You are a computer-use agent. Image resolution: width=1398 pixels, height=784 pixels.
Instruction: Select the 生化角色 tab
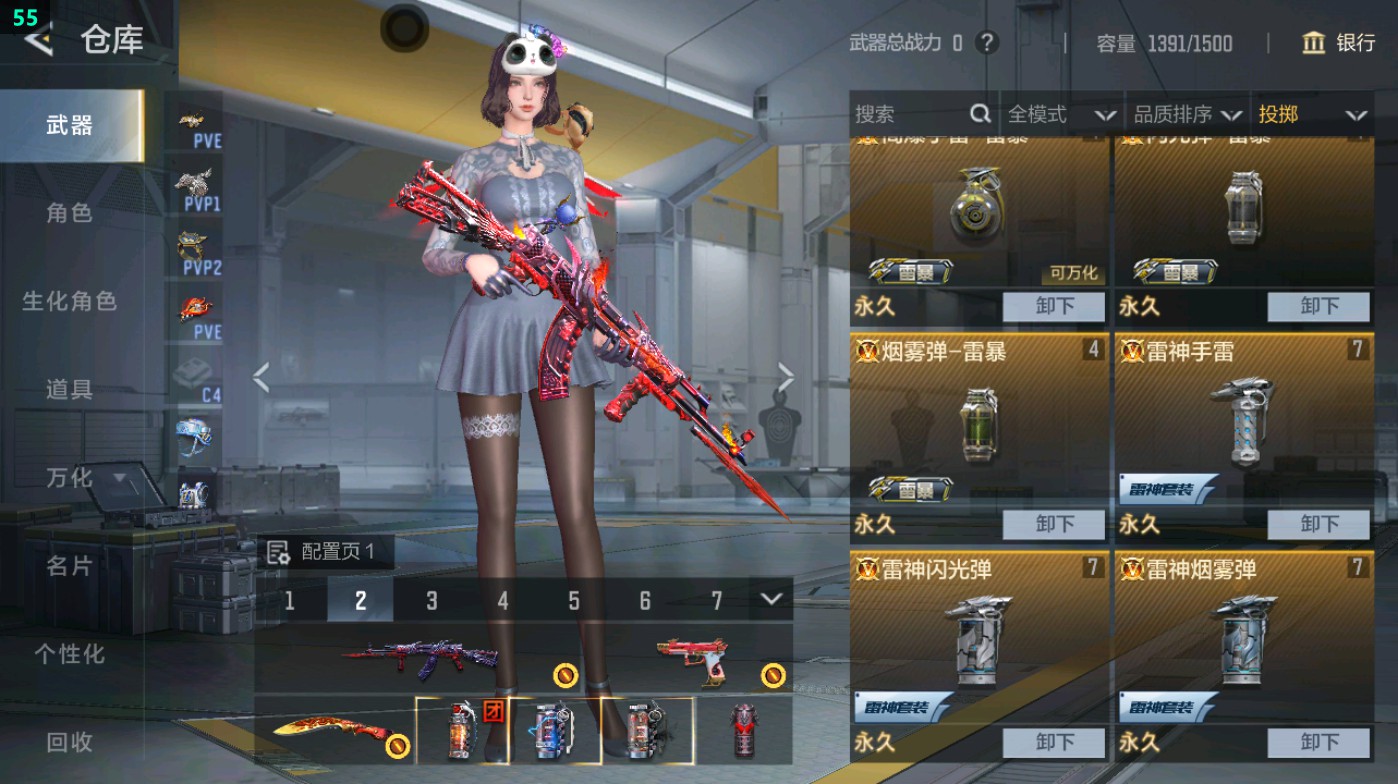(70, 301)
